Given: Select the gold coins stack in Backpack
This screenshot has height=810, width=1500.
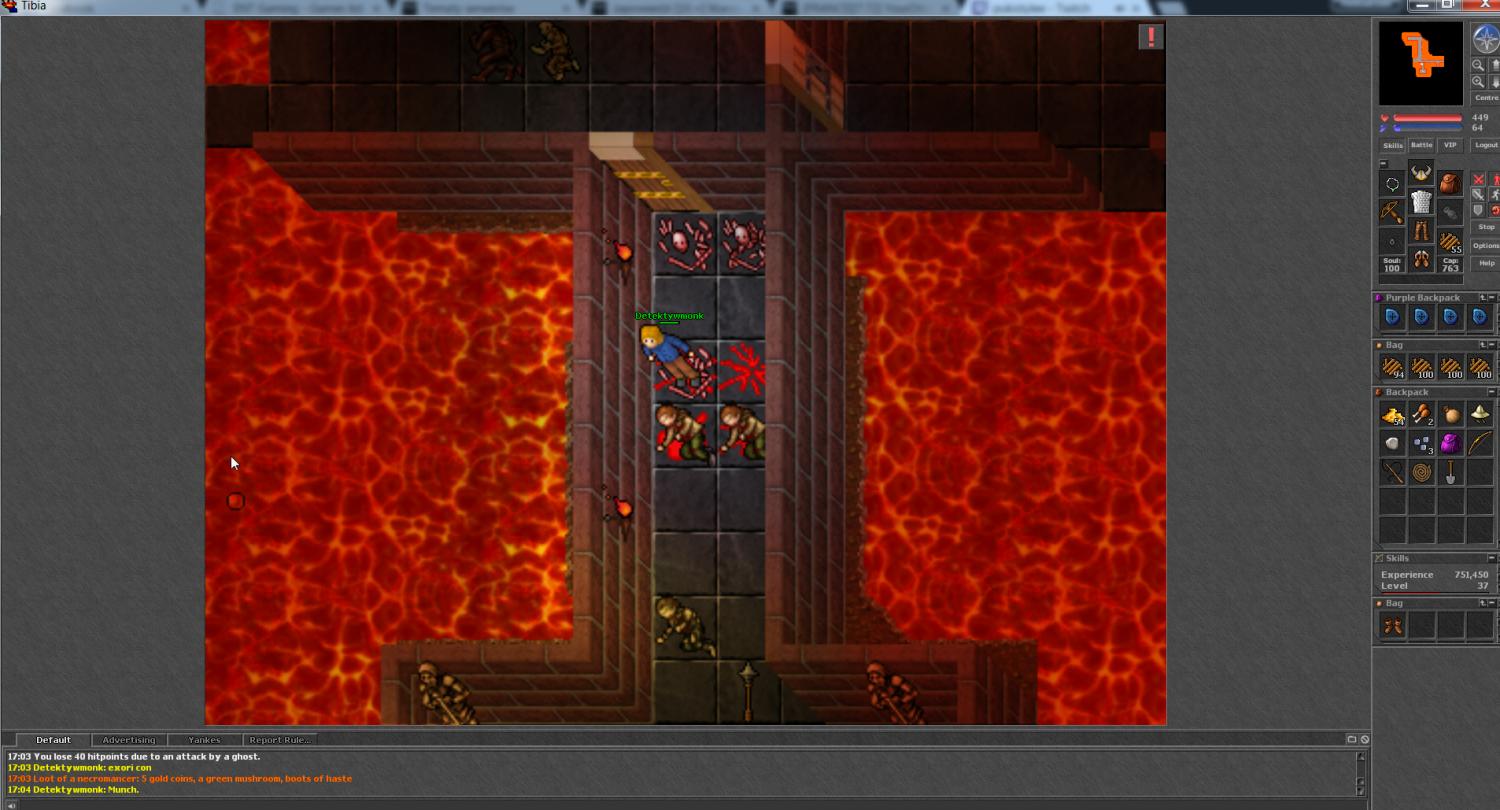Looking at the screenshot, I should coord(1392,415).
